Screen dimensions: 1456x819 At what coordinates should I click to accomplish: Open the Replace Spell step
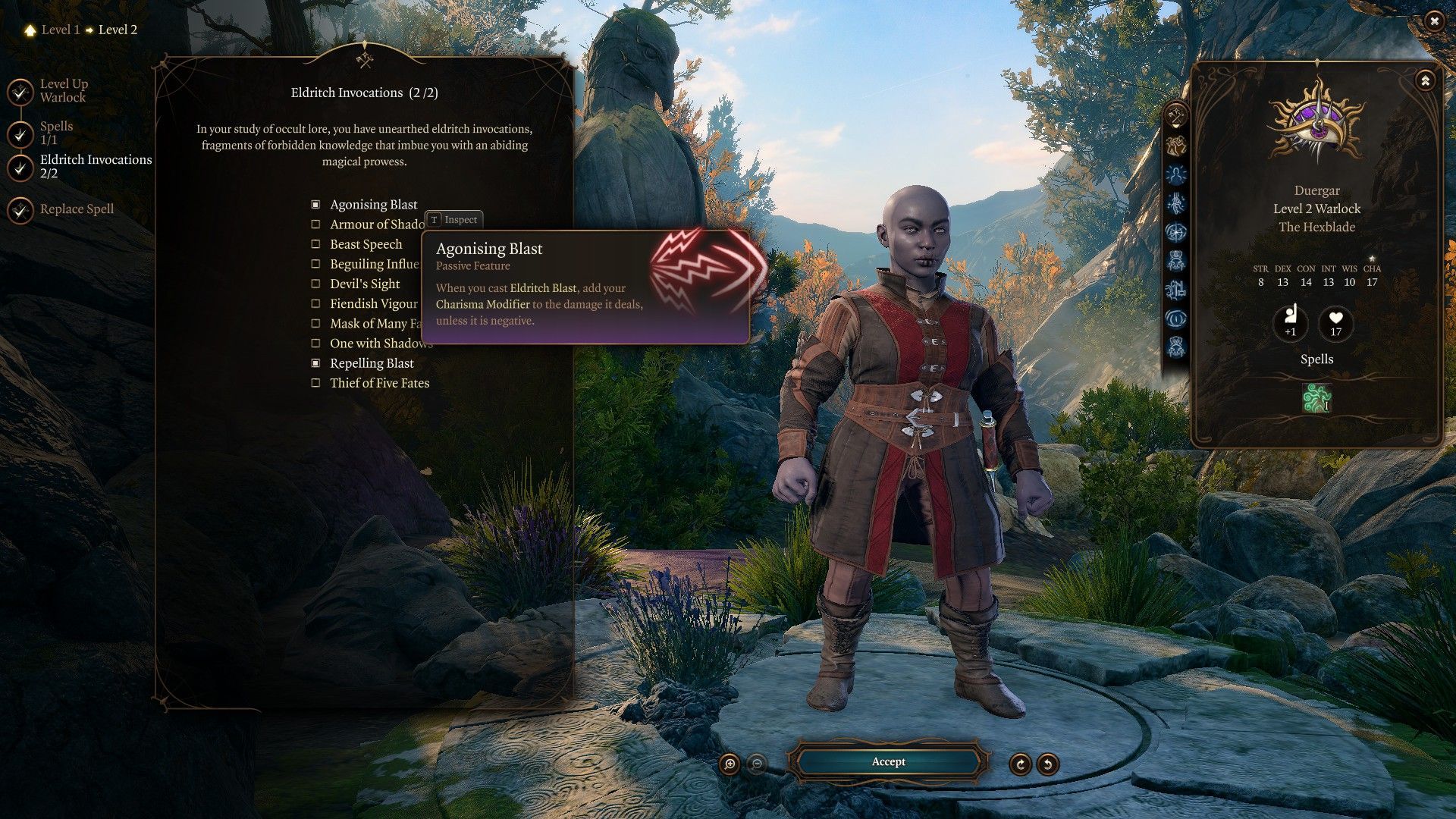(77, 209)
